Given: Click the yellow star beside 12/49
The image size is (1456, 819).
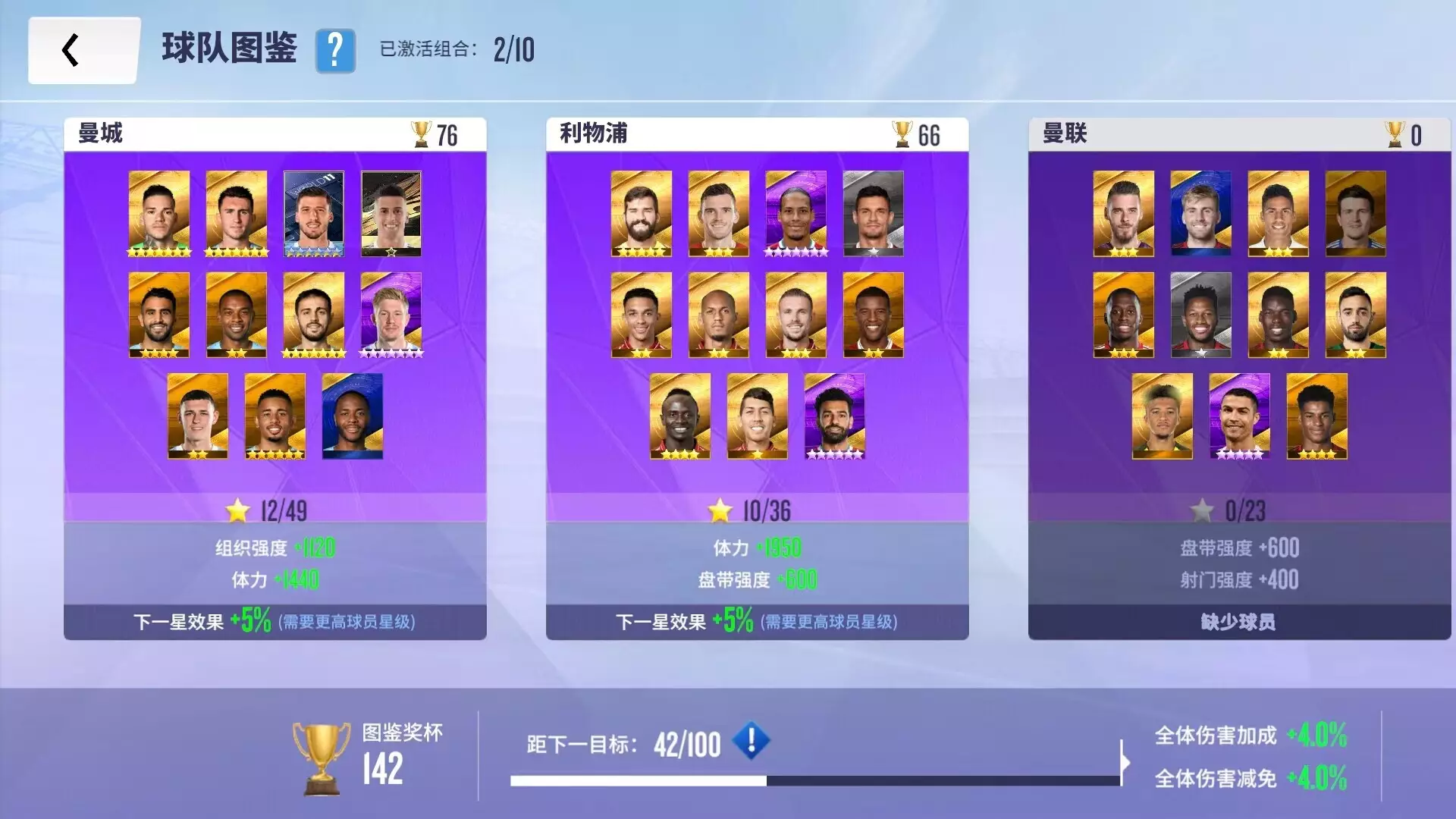Looking at the screenshot, I should pos(239,511).
